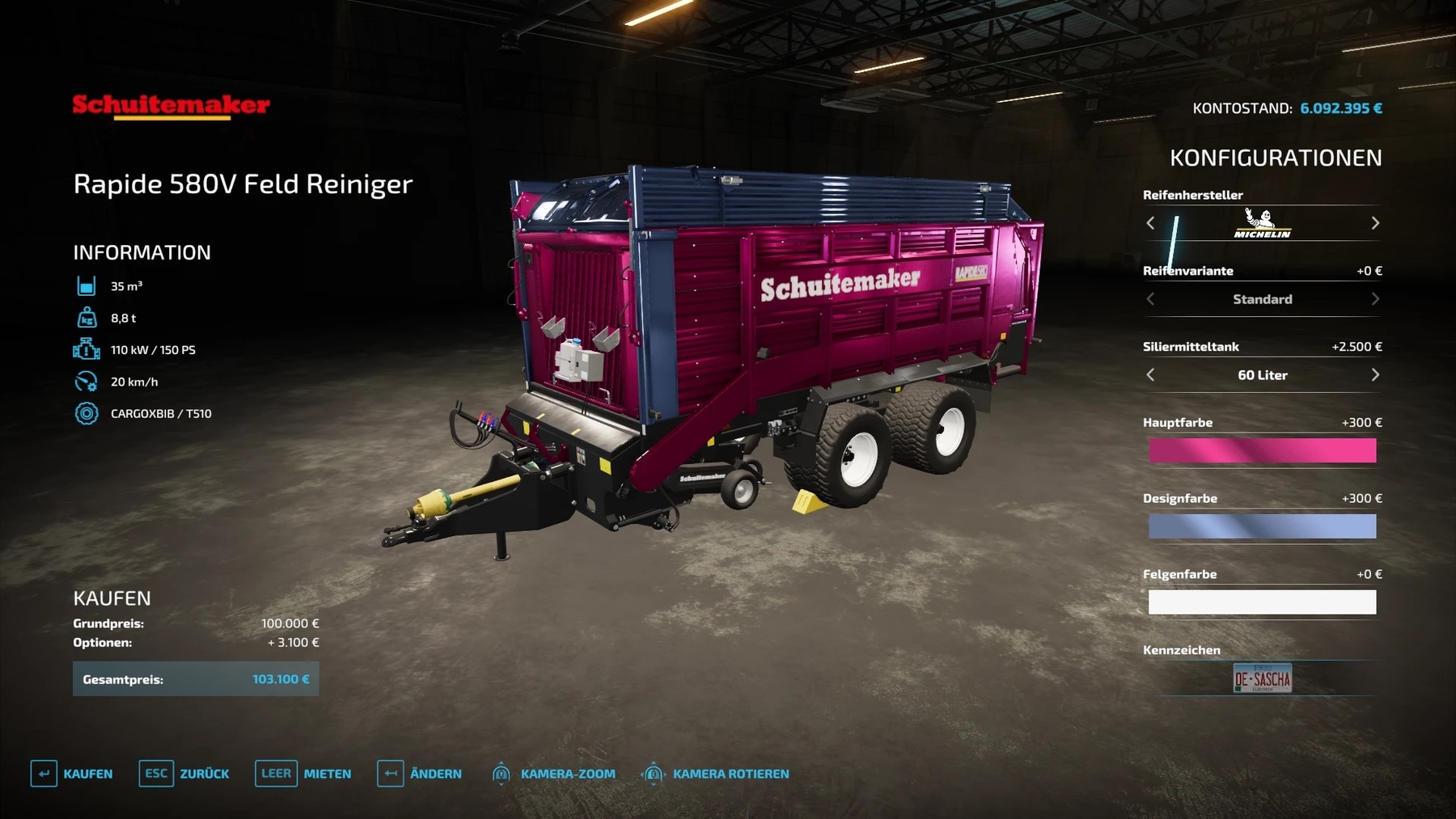The width and height of the screenshot is (1456, 819).
Task: Open the white Felgenfarbe color swatch
Action: click(x=1262, y=602)
